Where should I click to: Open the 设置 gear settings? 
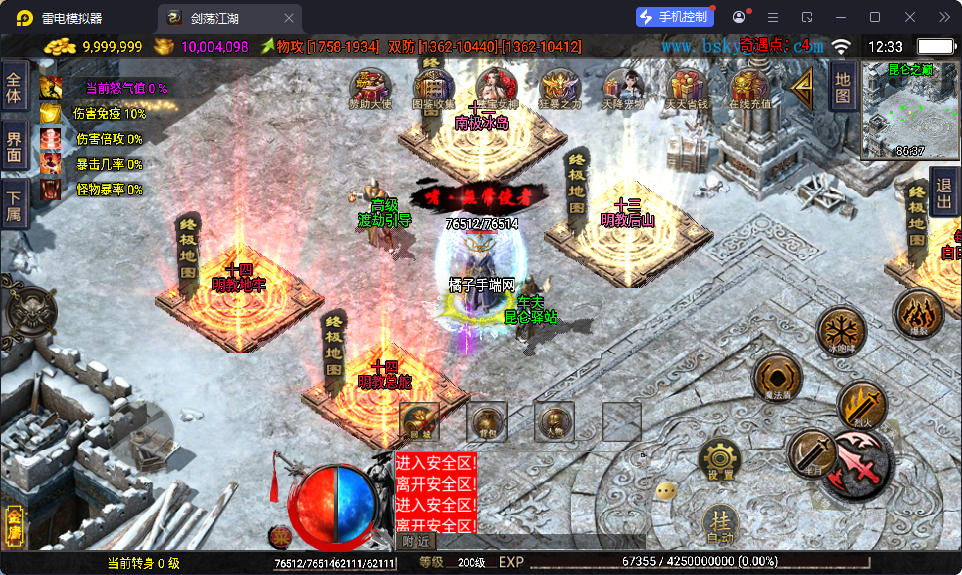tap(720, 460)
